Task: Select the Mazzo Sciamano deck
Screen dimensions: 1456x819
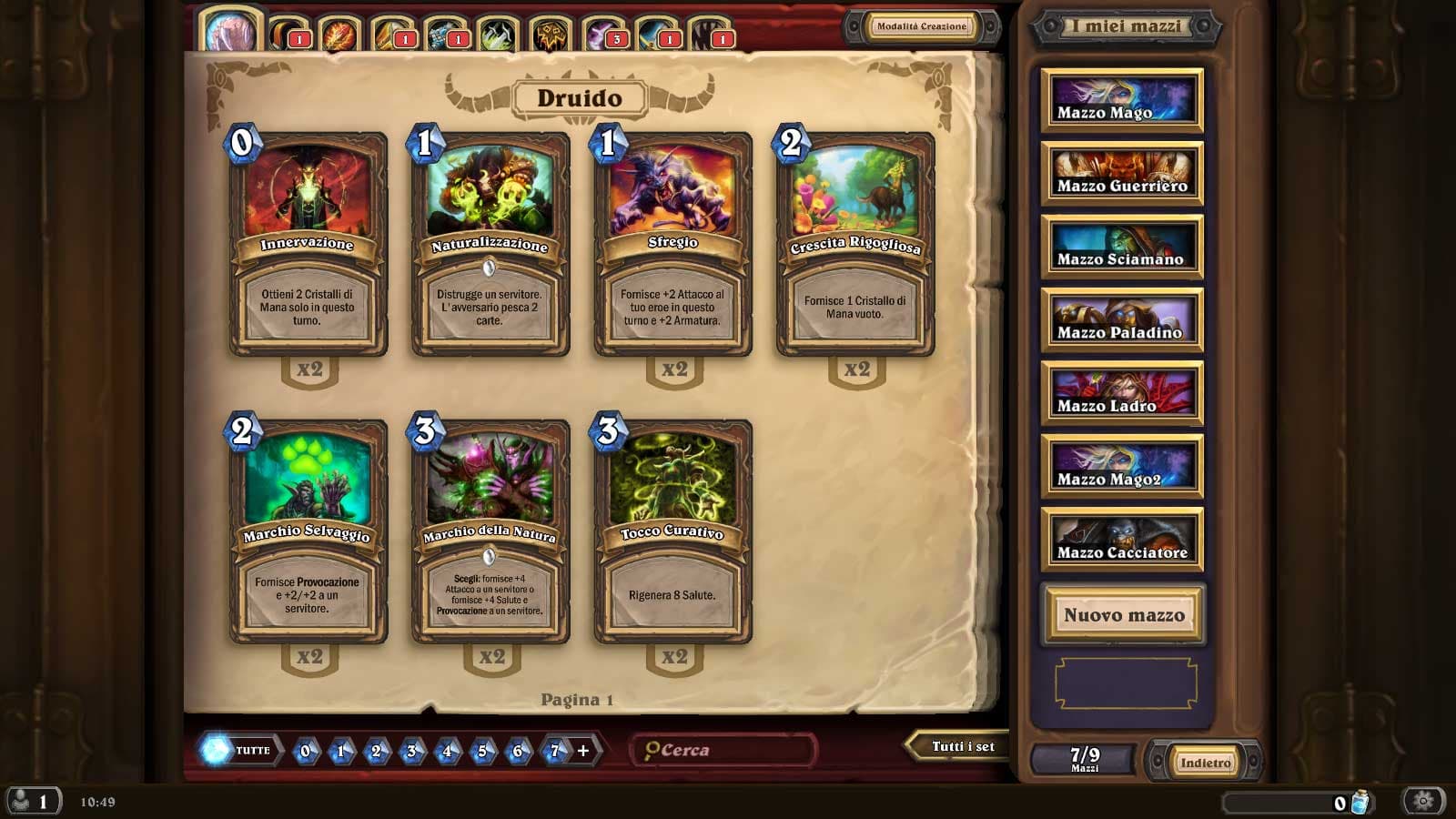Action: [x=1122, y=247]
